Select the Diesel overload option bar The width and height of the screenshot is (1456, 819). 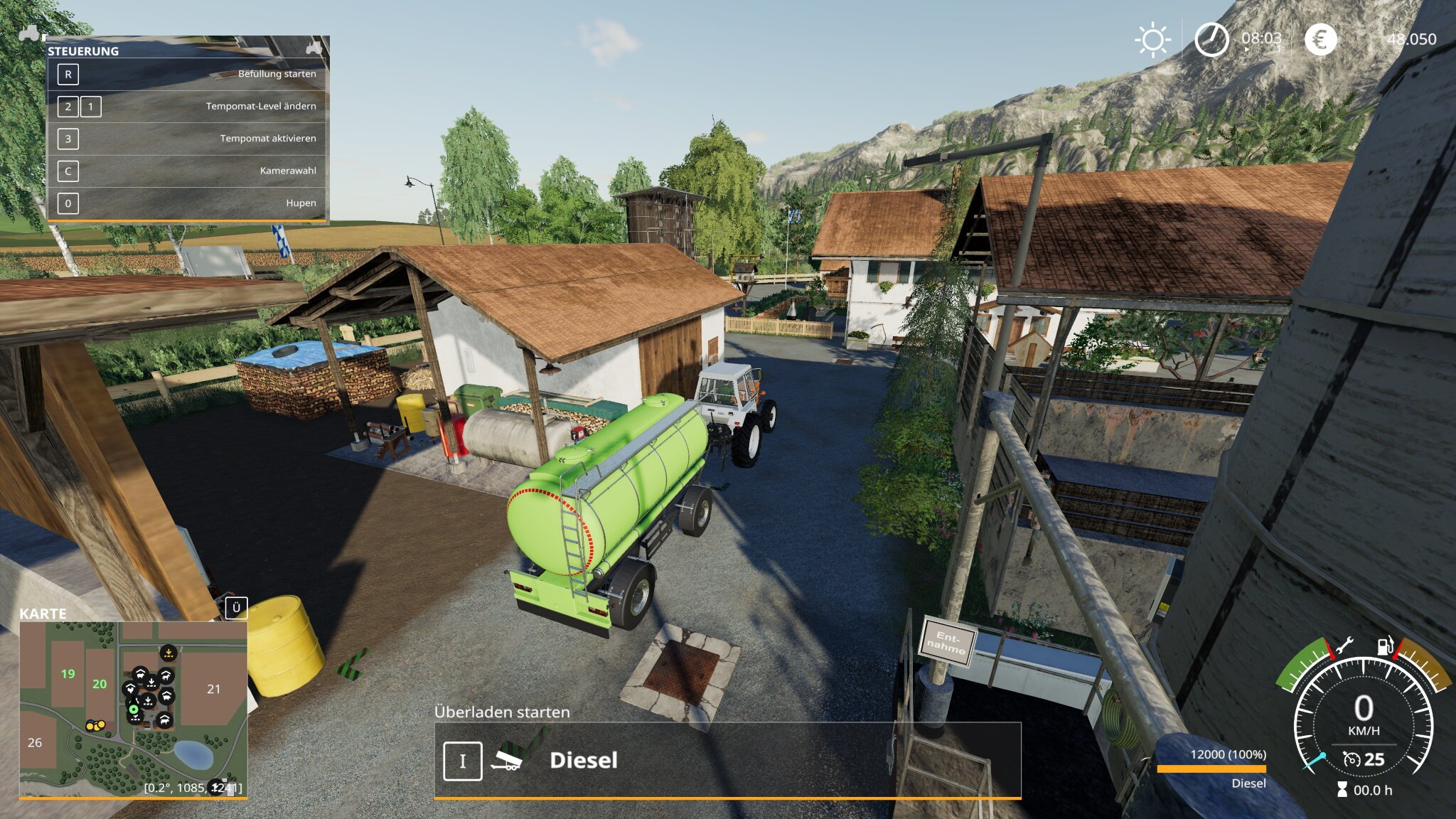pyautogui.click(x=727, y=761)
